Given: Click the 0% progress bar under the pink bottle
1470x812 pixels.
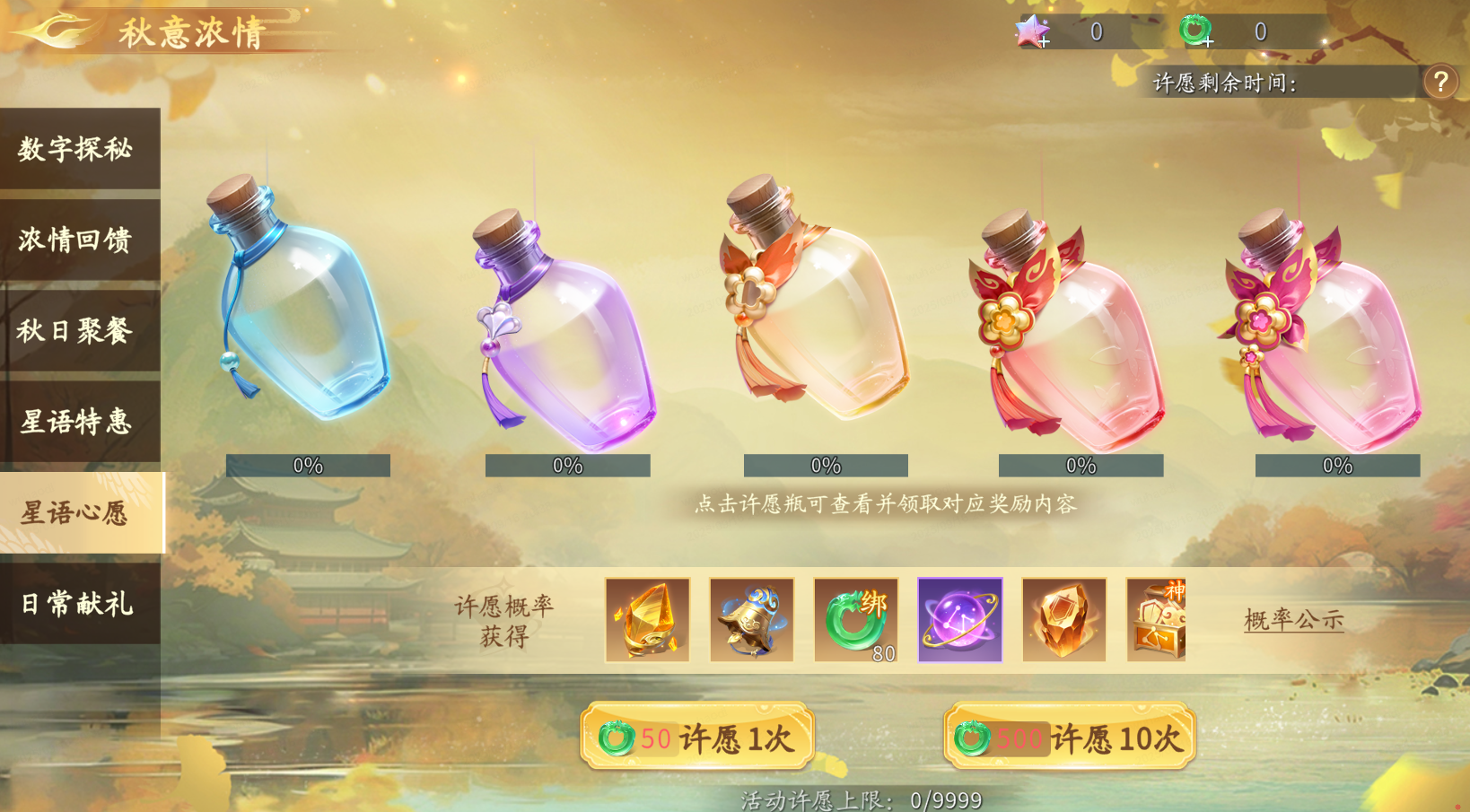Looking at the screenshot, I should coord(1338,466).
